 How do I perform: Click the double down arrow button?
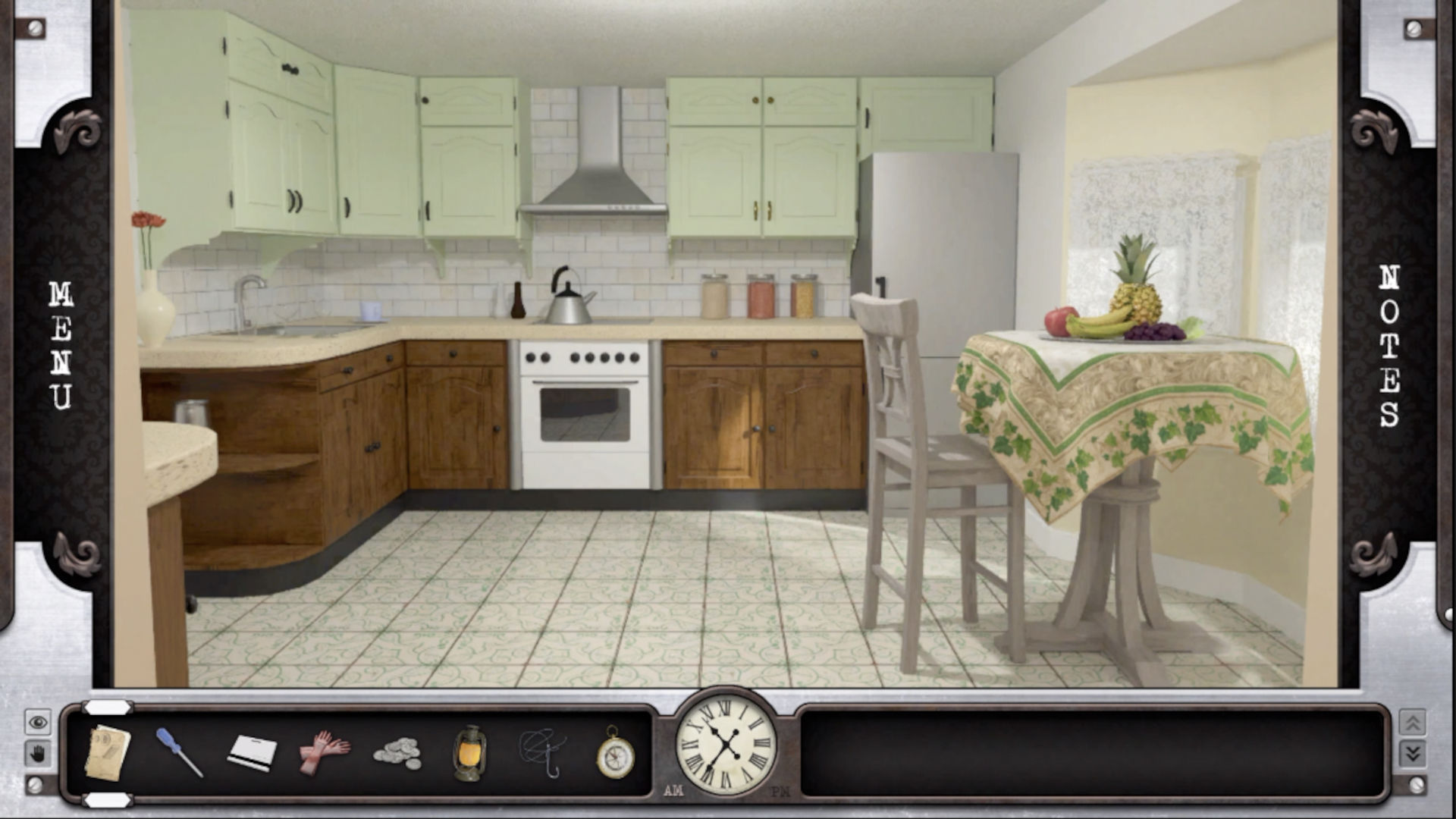point(1412,753)
